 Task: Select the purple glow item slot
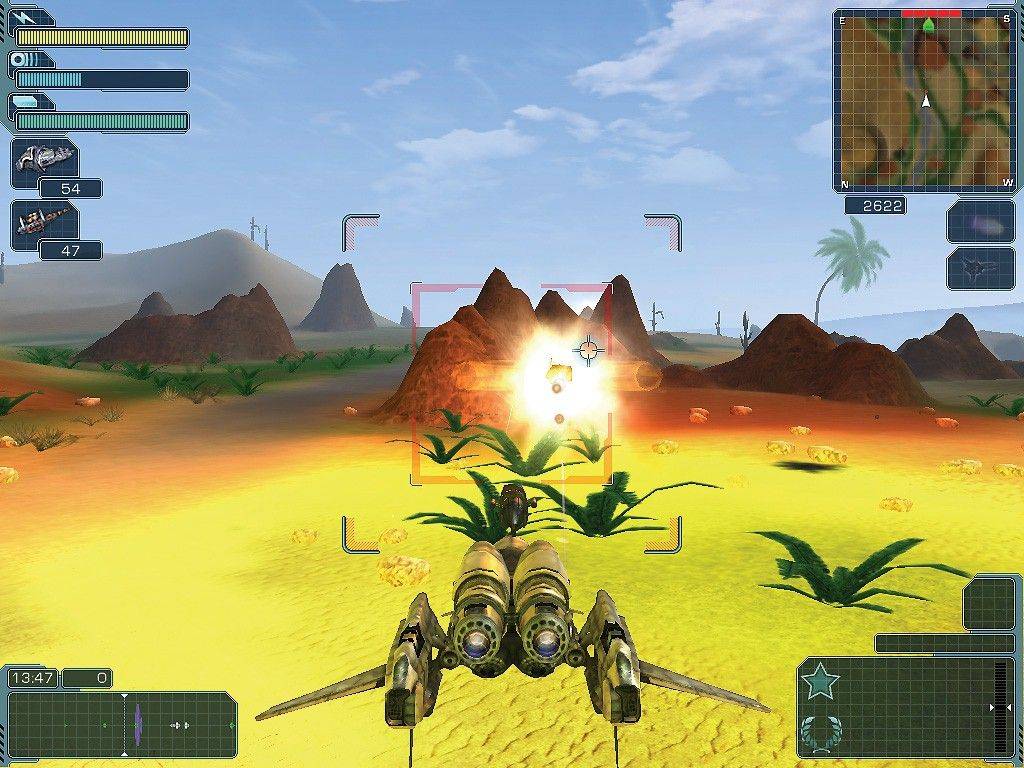click(981, 221)
